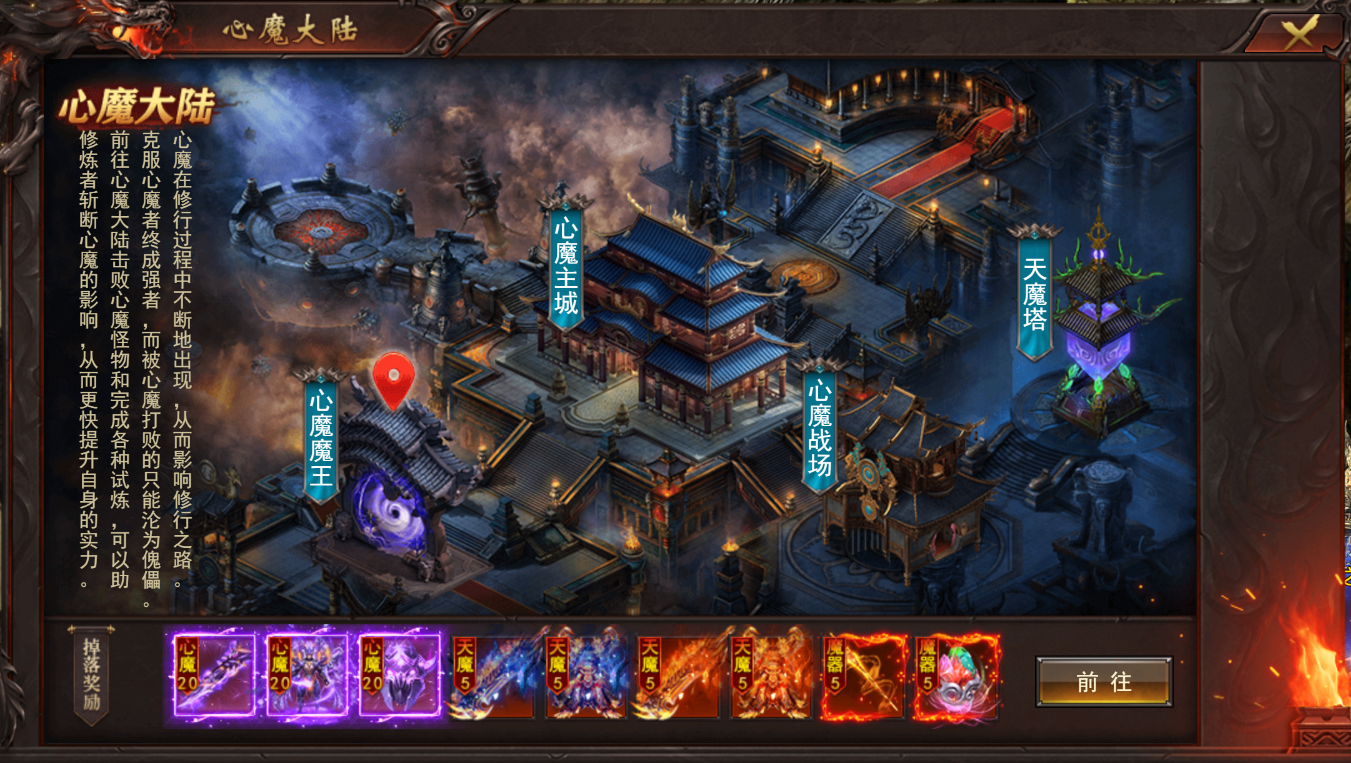Select the 魔器 5 gem mask reward
Image resolution: width=1351 pixels, height=763 pixels.
click(957, 677)
